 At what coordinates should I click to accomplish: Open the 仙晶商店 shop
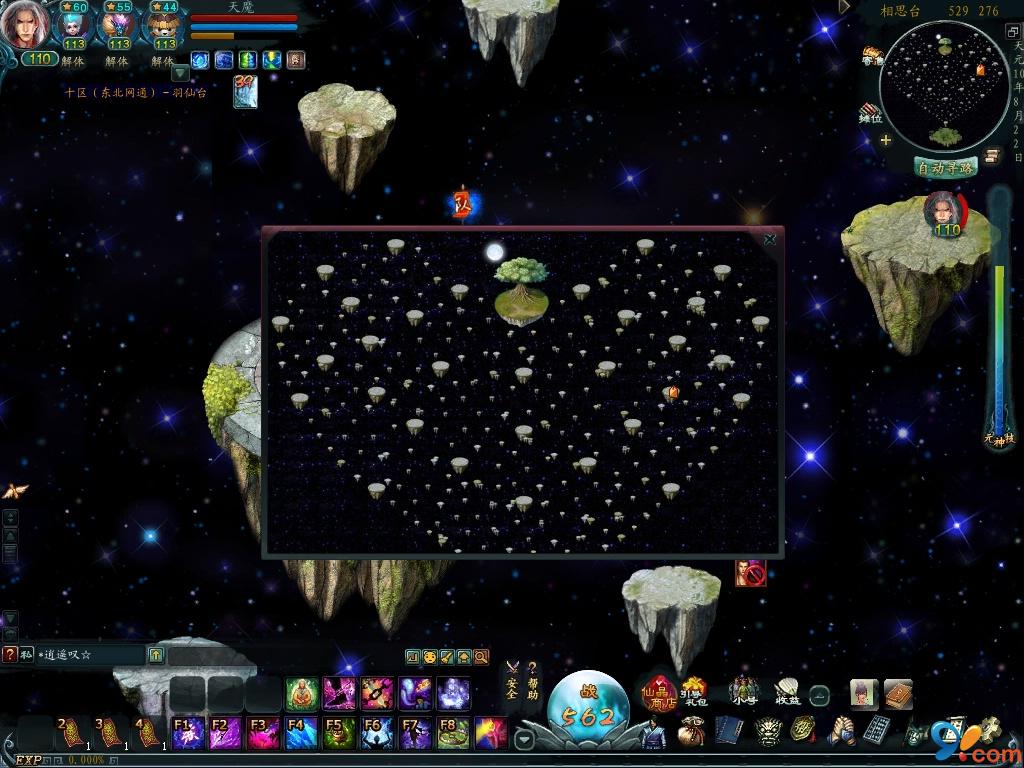pos(658,690)
